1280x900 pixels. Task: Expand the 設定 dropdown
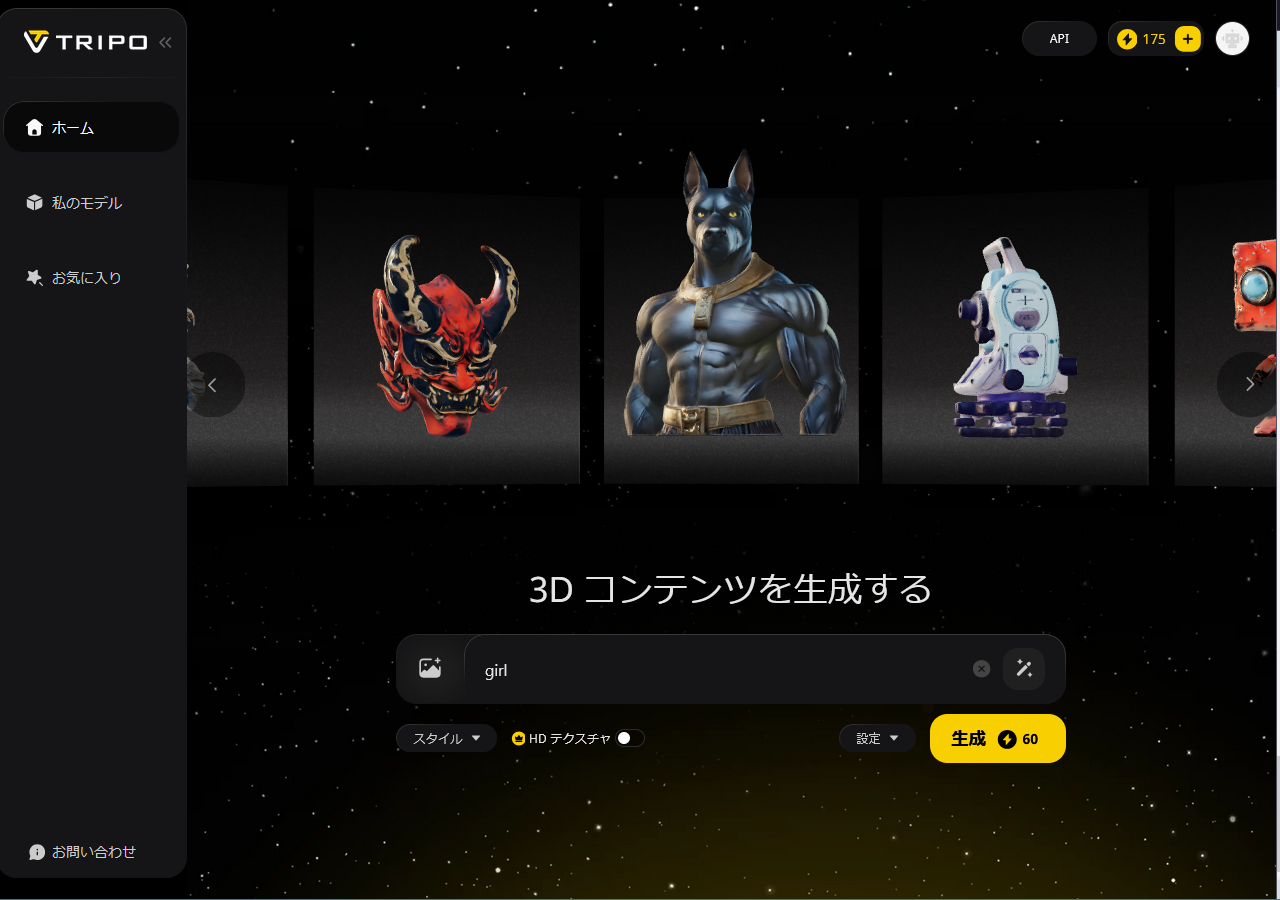point(877,737)
